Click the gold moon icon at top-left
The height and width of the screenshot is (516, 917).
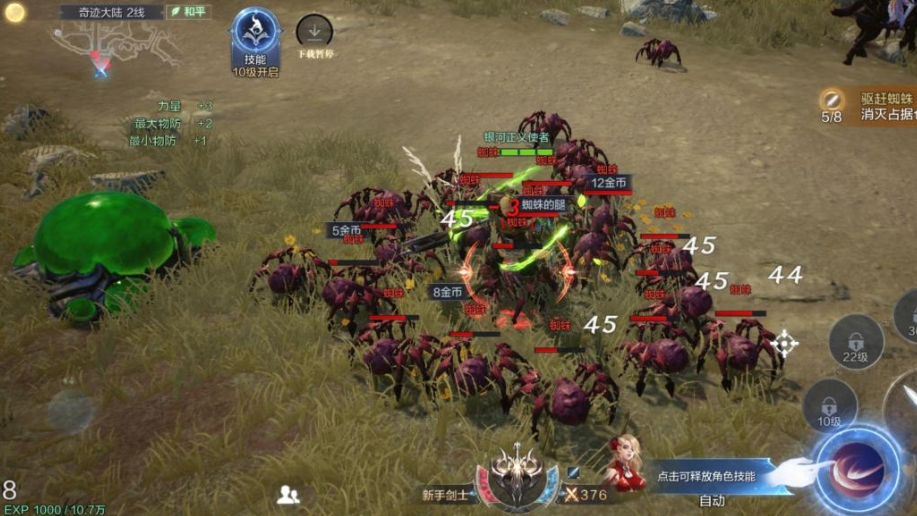(x=13, y=12)
